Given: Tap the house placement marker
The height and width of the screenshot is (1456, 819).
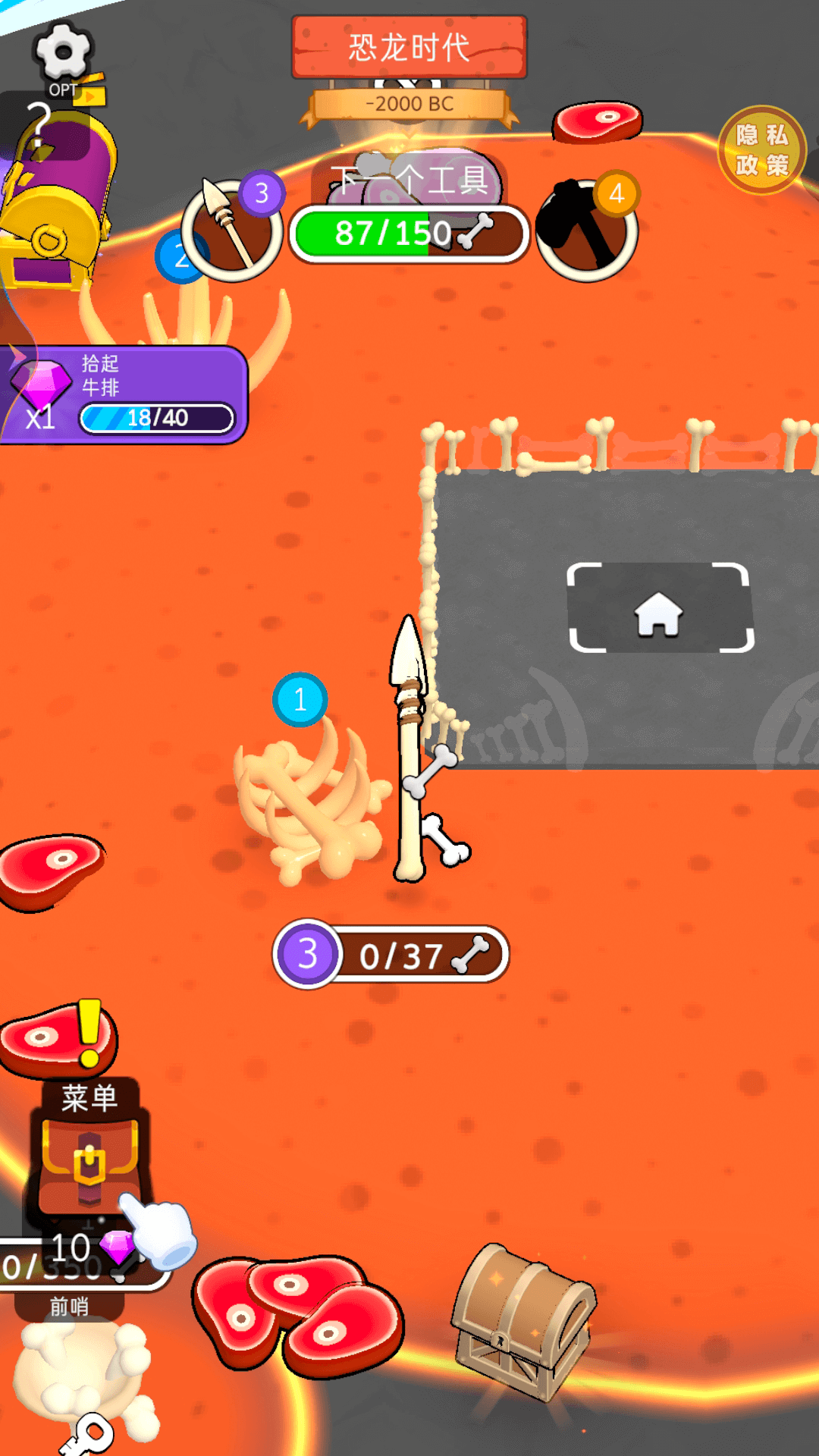Looking at the screenshot, I should [659, 609].
